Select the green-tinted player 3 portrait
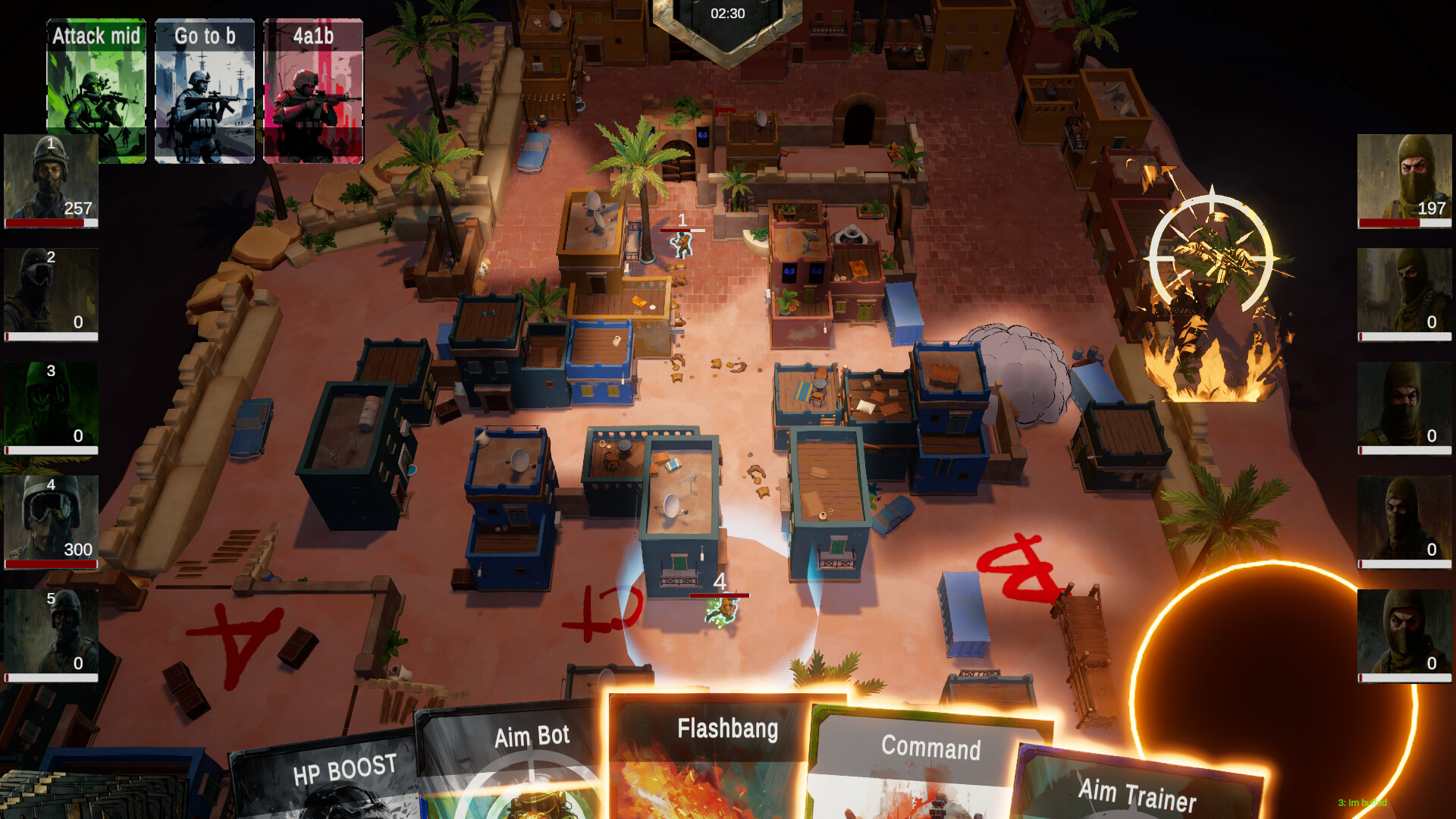Screen dimensions: 1456x819 [50, 406]
